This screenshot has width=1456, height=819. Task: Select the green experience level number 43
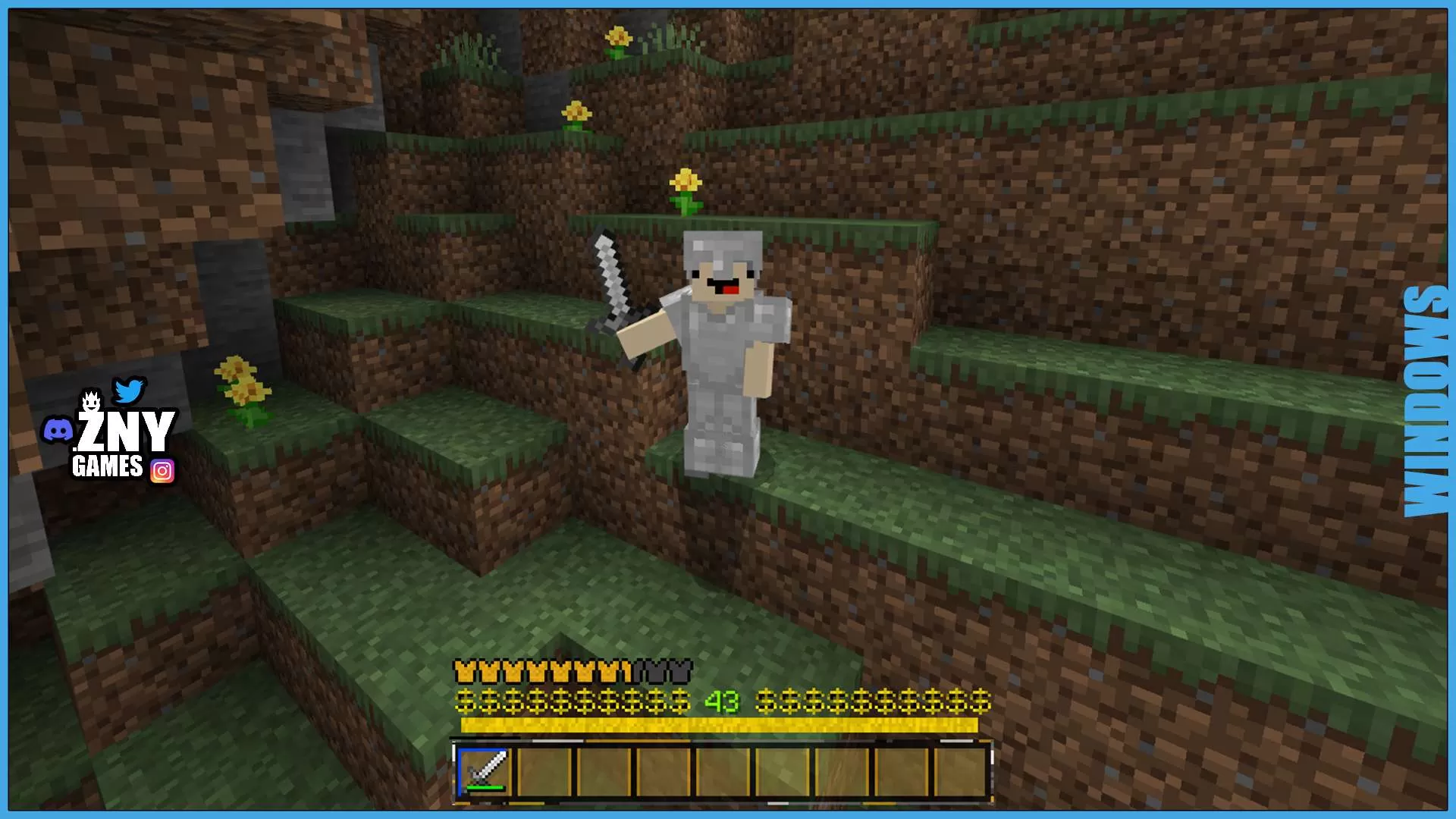[x=721, y=701]
